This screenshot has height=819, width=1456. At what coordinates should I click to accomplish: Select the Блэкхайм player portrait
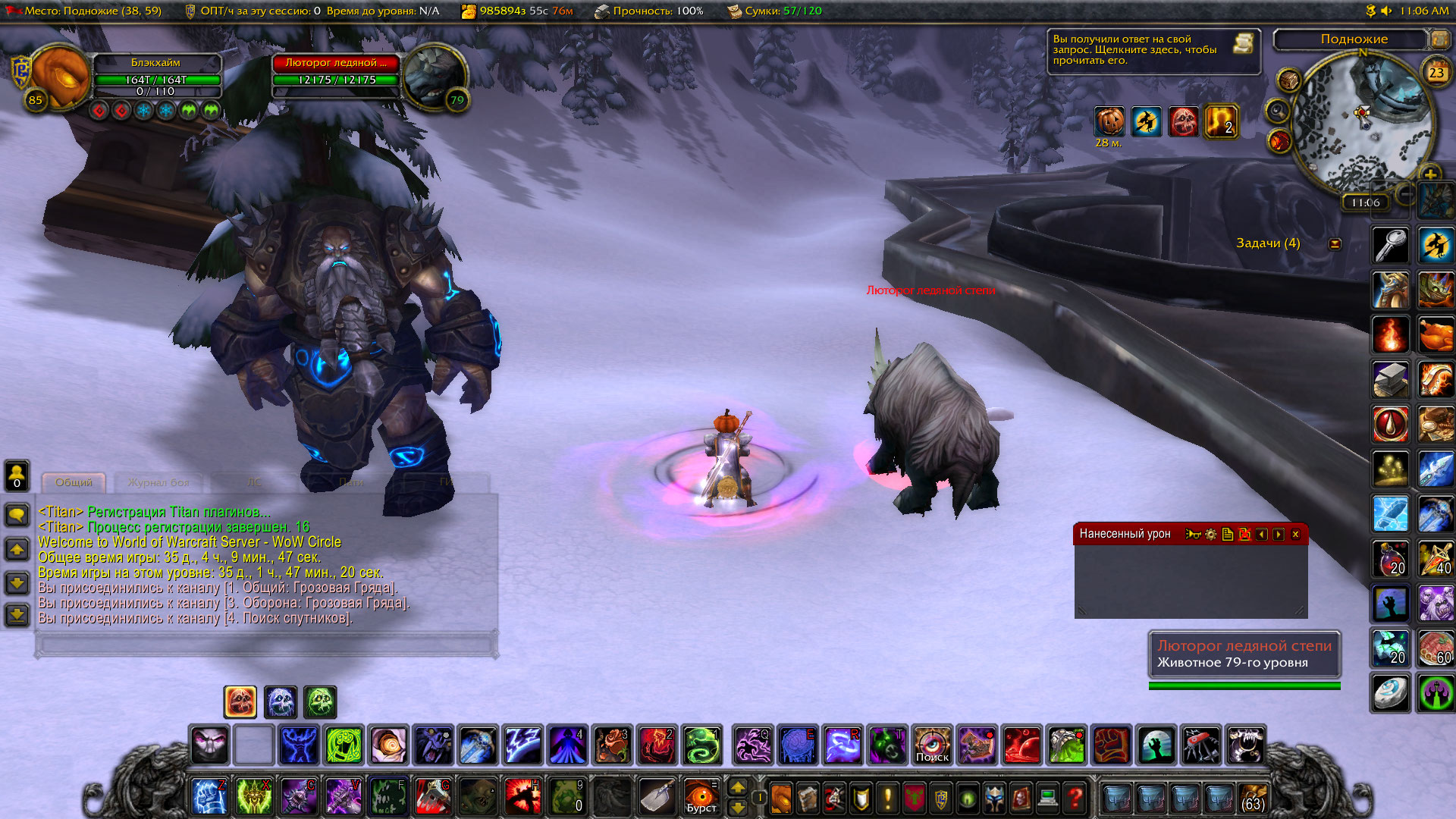click(59, 76)
